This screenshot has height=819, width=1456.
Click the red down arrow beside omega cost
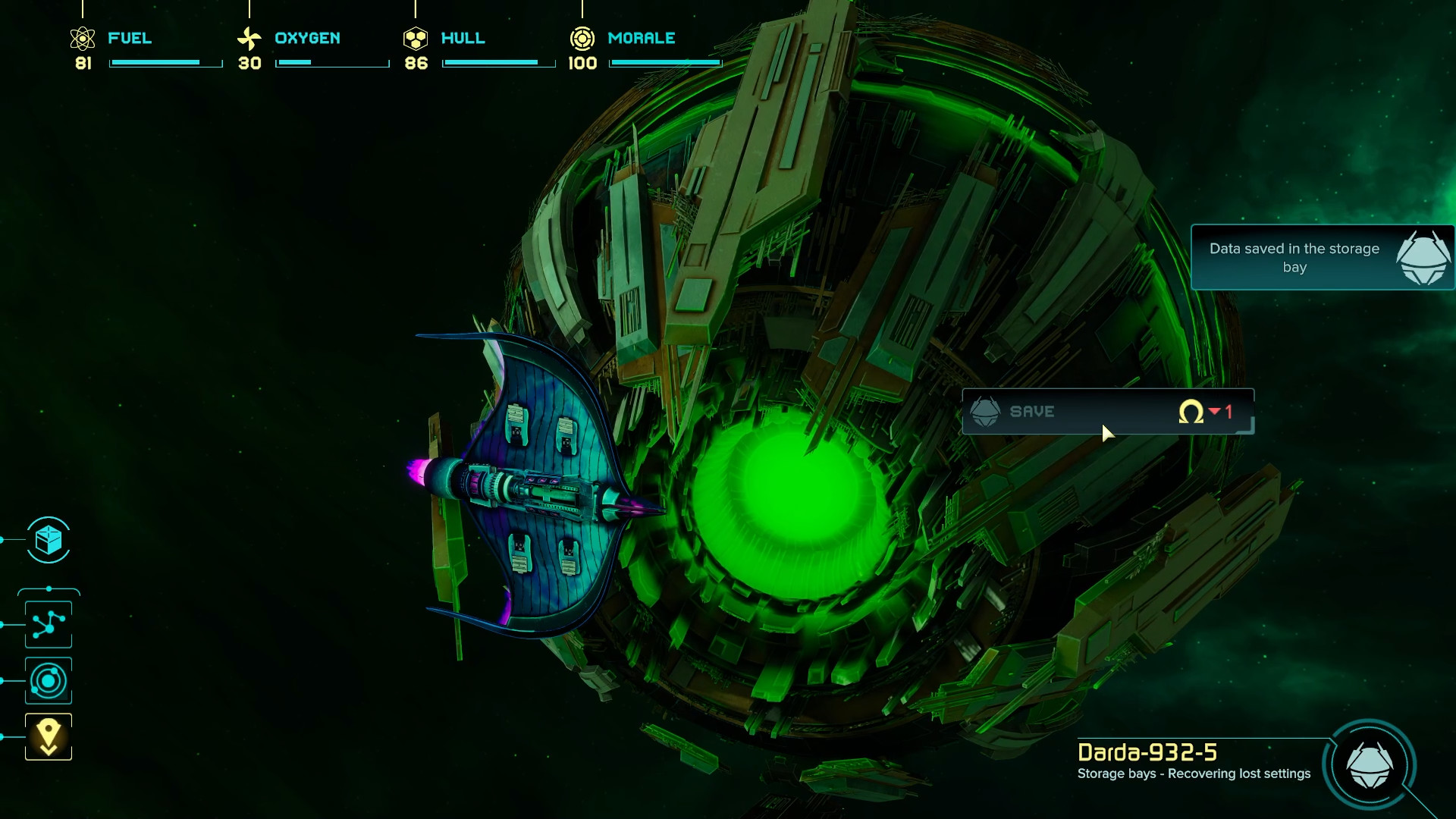tap(1214, 412)
